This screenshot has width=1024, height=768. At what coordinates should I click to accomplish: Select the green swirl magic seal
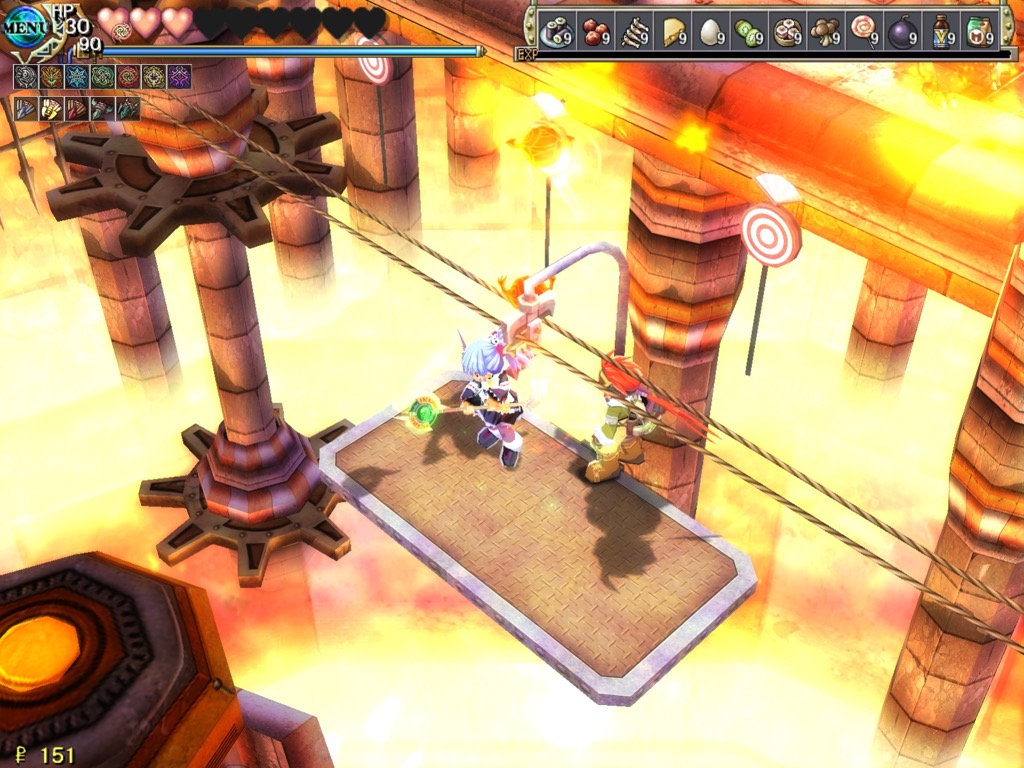(102, 77)
